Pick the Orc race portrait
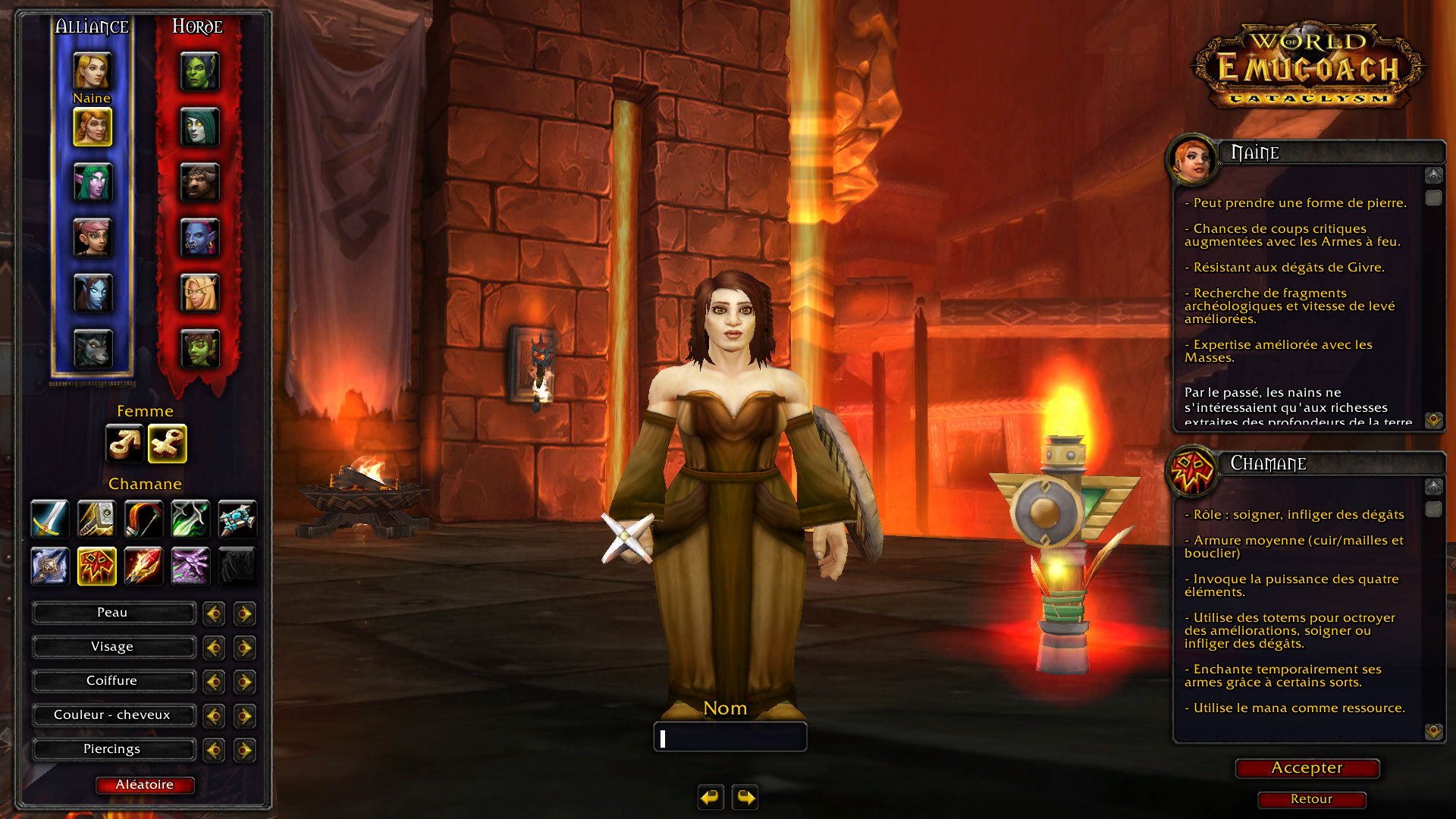The height and width of the screenshot is (819, 1456). point(199,71)
